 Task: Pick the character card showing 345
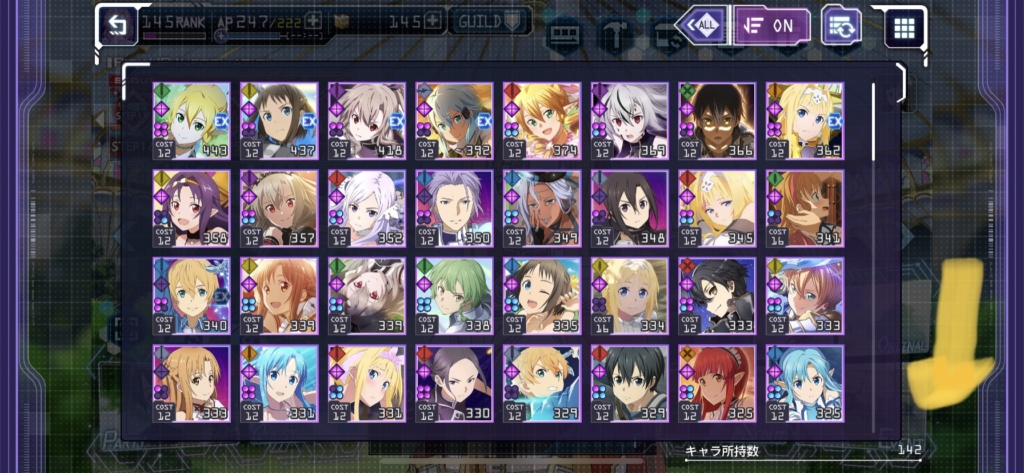tap(717, 208)
